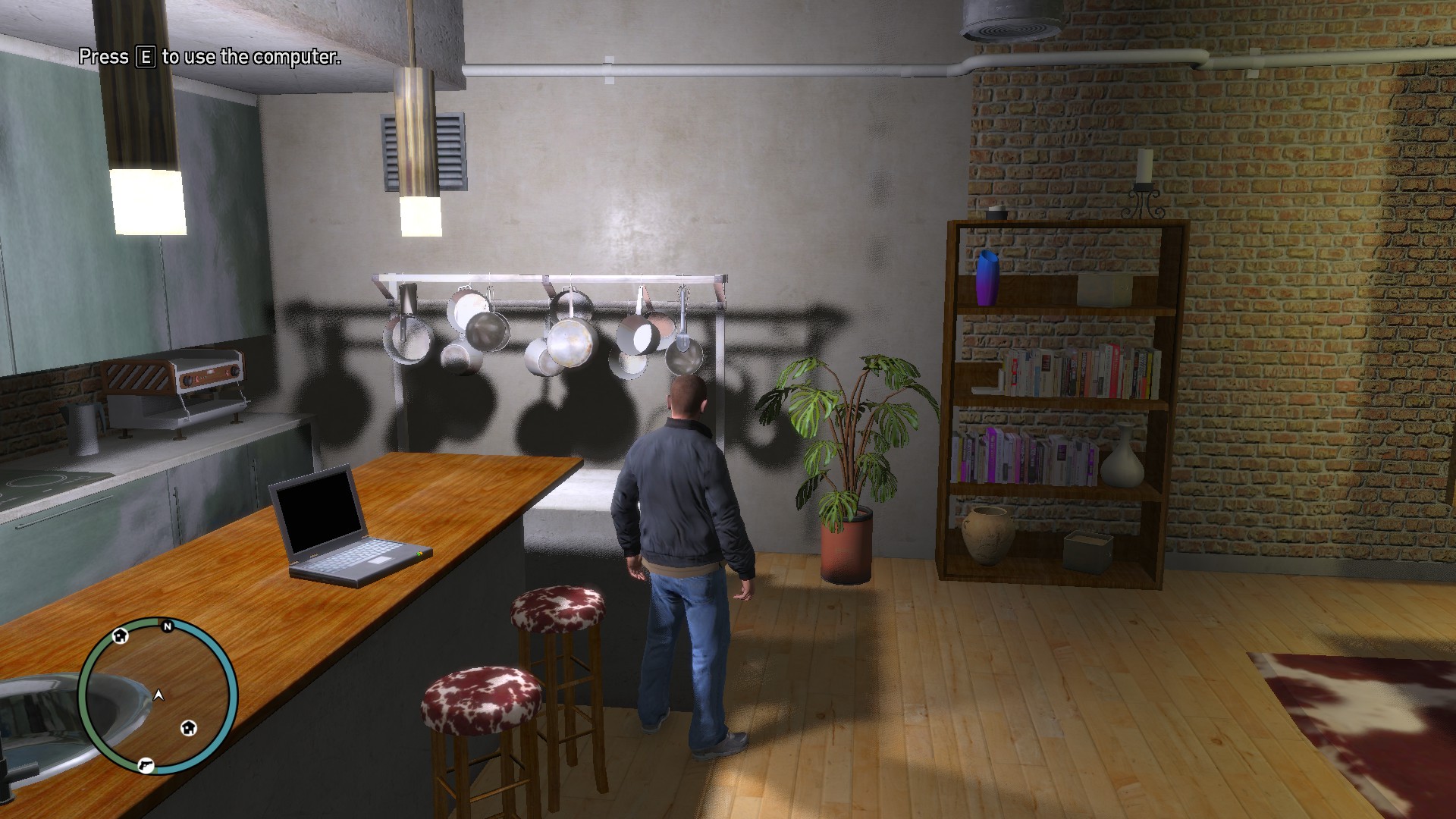Click the eastern house icon on the minimap

pyautogui.click(x=189, y=728)
